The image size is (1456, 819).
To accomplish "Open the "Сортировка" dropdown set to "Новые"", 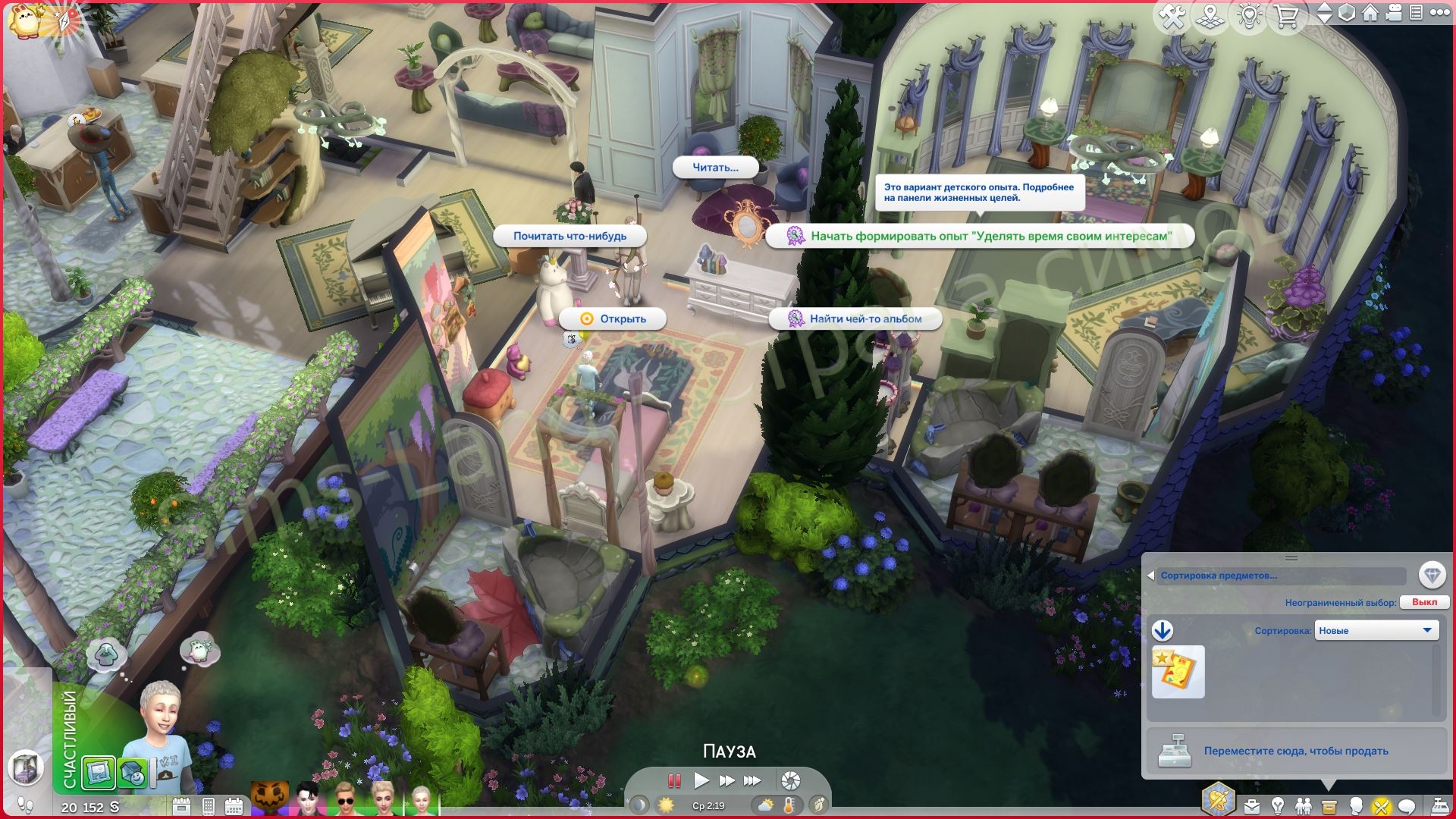I will click(x=1376, y=630).
